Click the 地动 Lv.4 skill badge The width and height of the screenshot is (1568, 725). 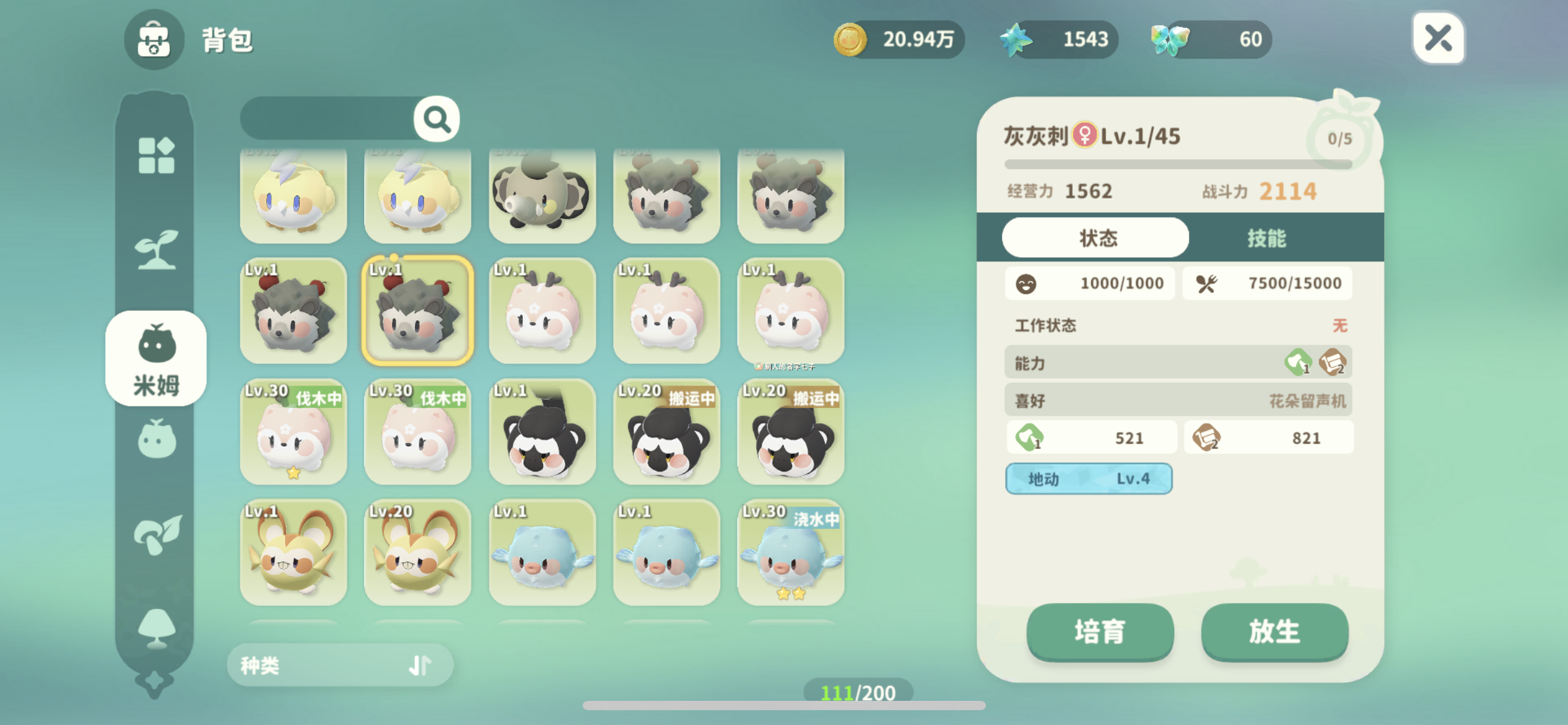(x=1089, y=478)
